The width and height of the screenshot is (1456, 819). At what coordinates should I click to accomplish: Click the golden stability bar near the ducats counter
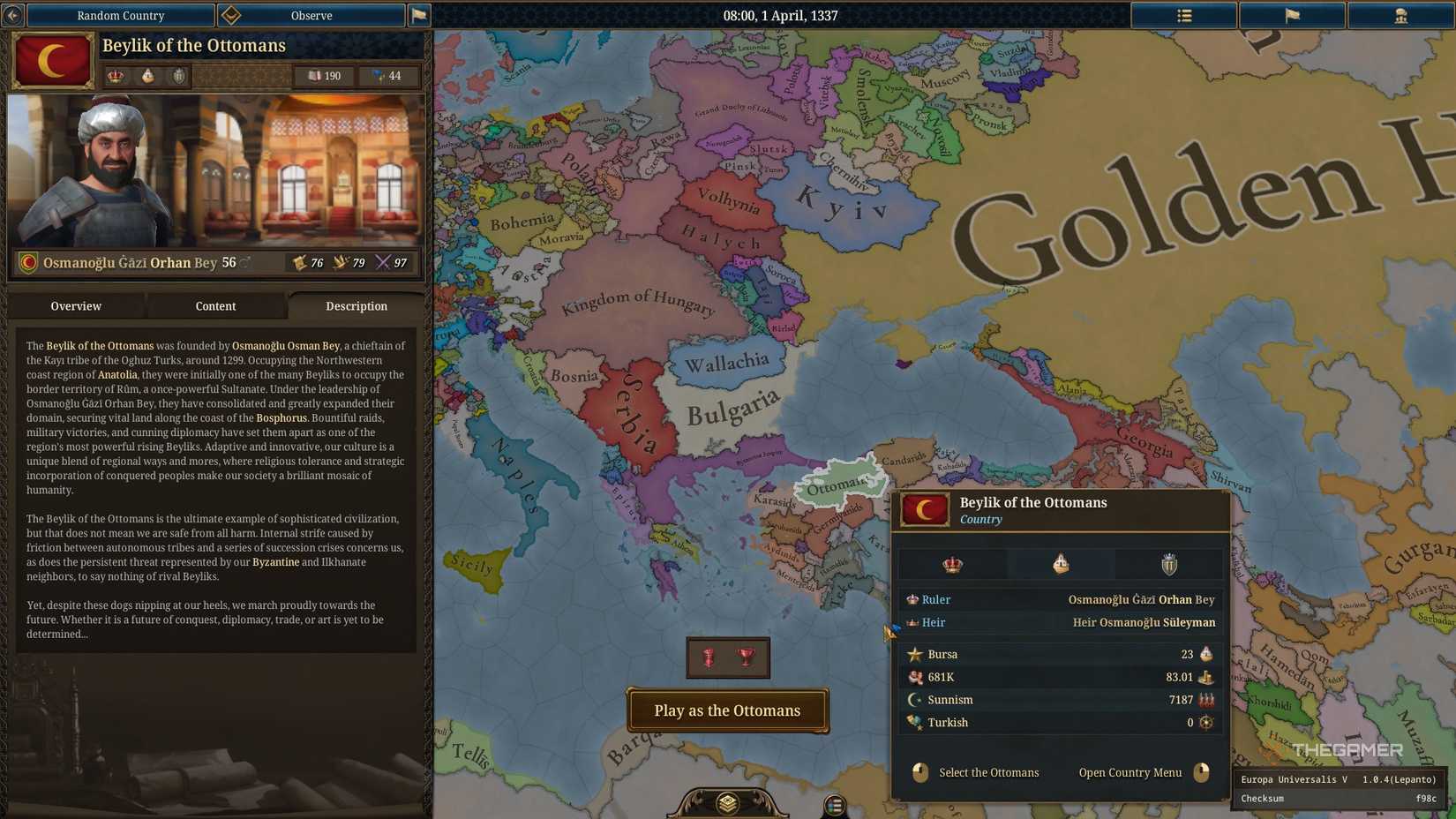coord(243,76)
